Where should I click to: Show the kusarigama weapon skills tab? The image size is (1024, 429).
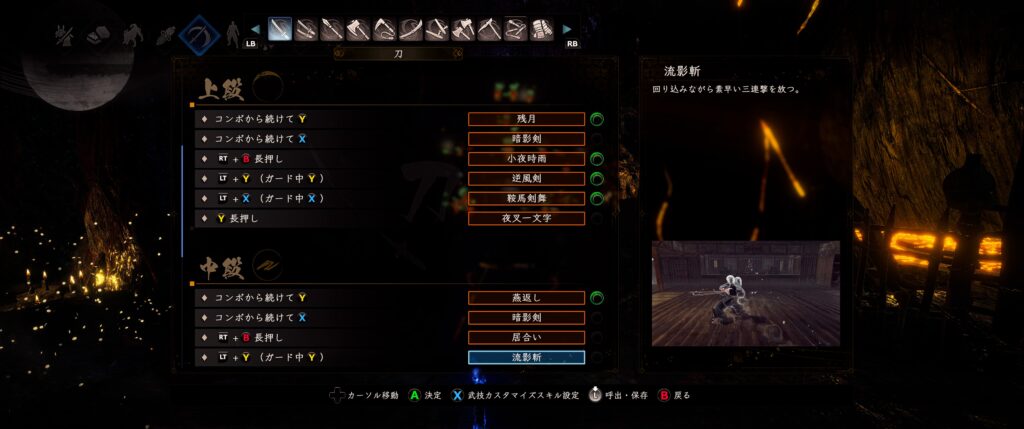(x=384, y=29)
